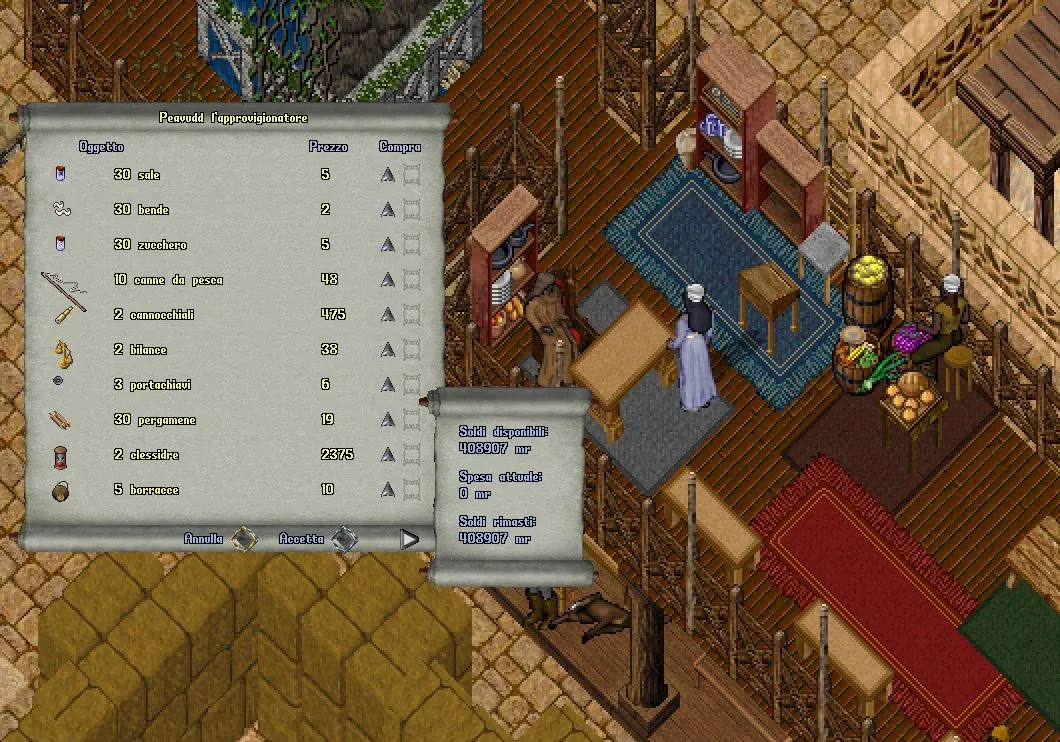This screenshot has height=742, width=1060.
Task: Buy one zucchero with its arrow
Action: [x=388, y=245]
